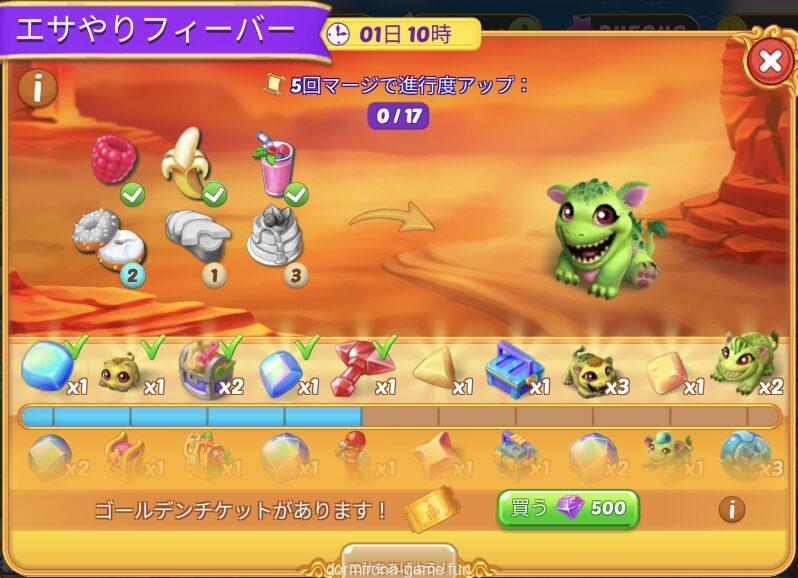The width and height of the screenshot is (798, 578).
Task: Choose the grey bundt cake item
Action: pos(276,237)
